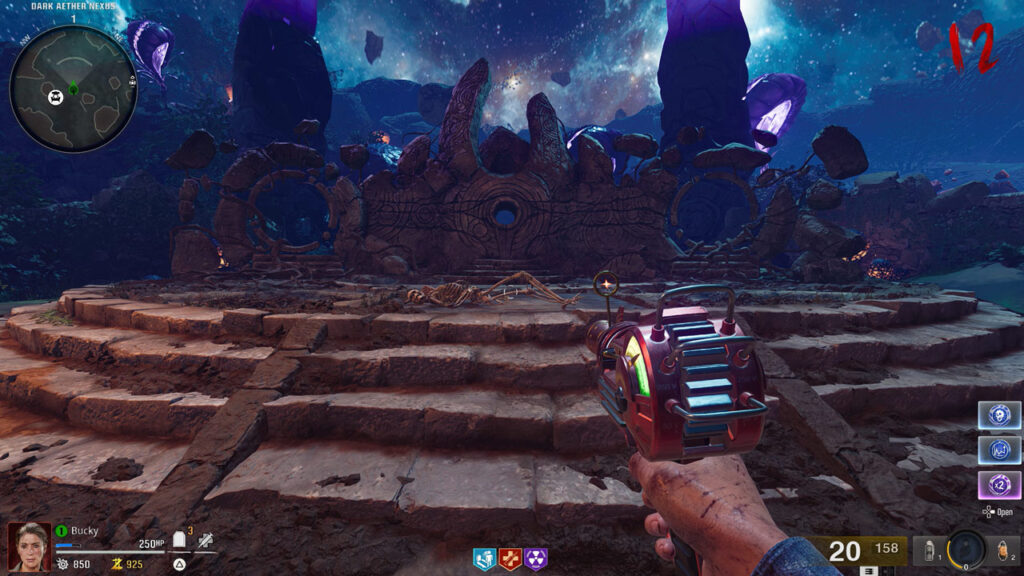Select the armor plate icon

pyautogui.click(x=181, y=540)
